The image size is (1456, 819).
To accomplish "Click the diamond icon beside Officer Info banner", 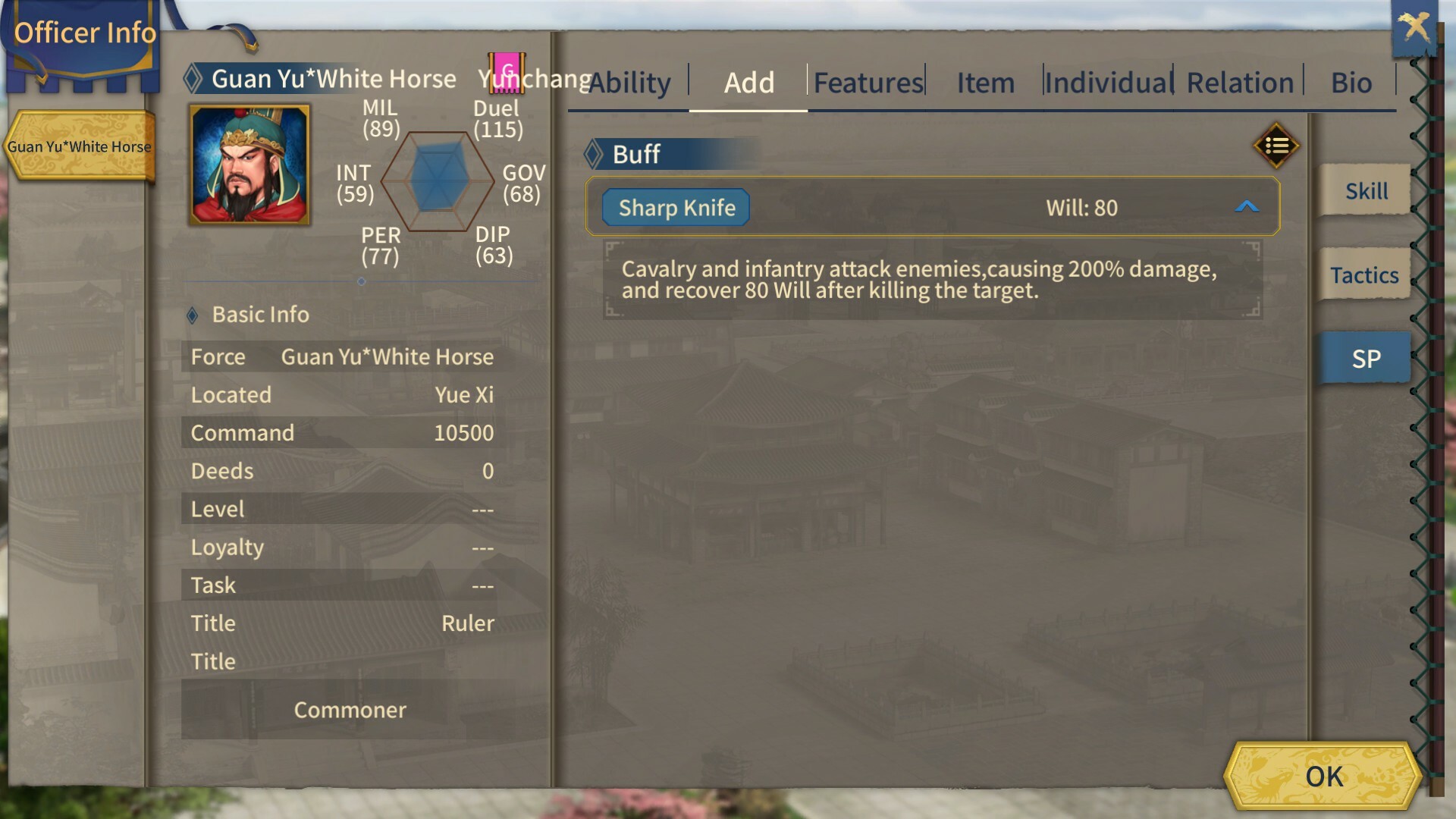I will point(193,77).
